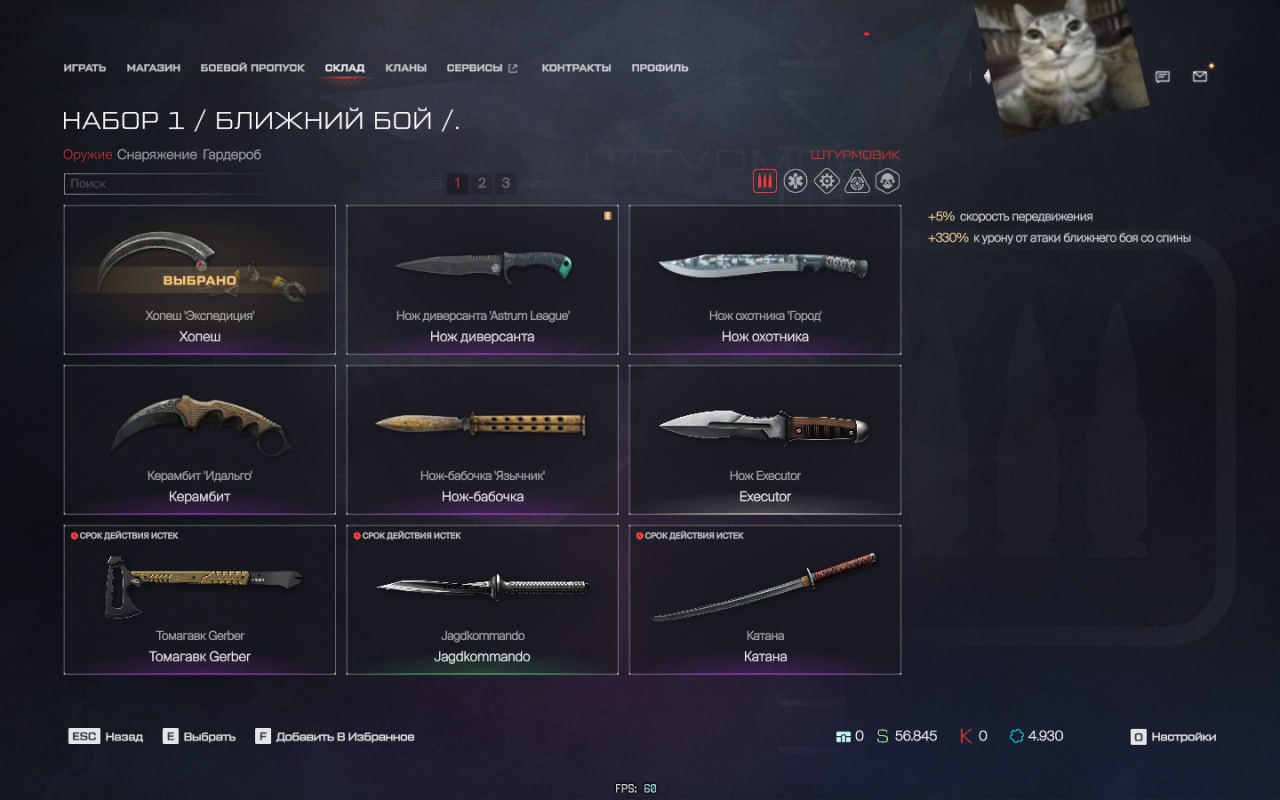Open Настройки settings
Viewport: 1280px width, 800px height.
pos(1173,737)
